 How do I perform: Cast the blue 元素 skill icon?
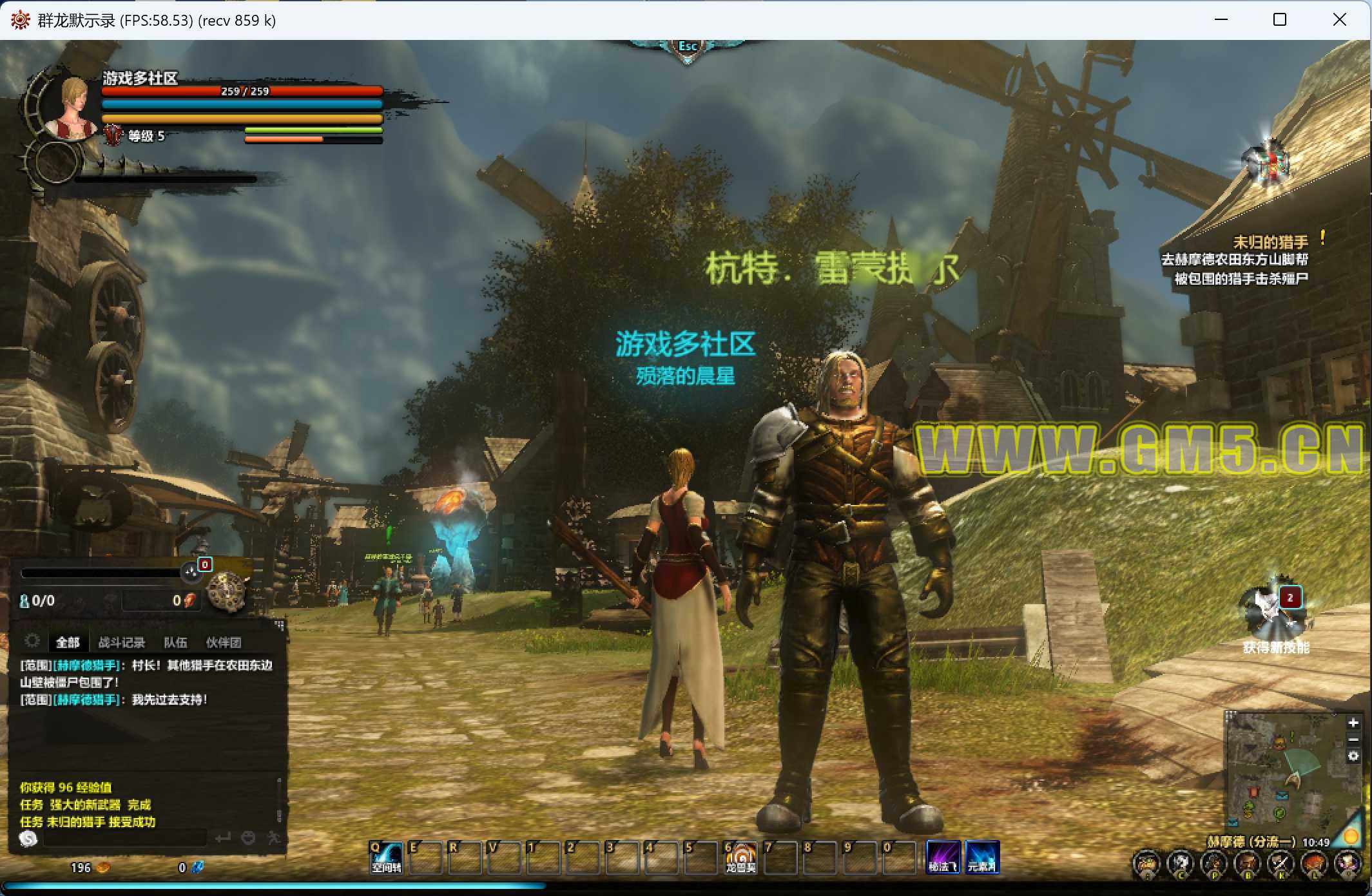[x=982, y=857]
